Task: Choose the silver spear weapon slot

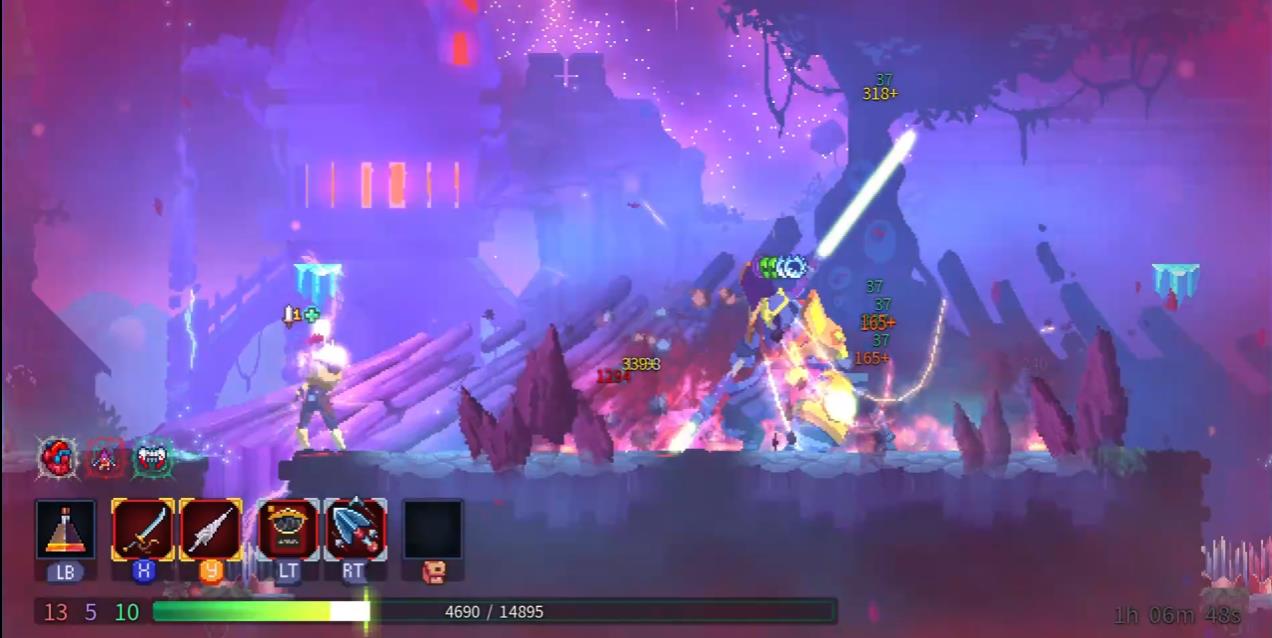Action: tap(210, 530)
